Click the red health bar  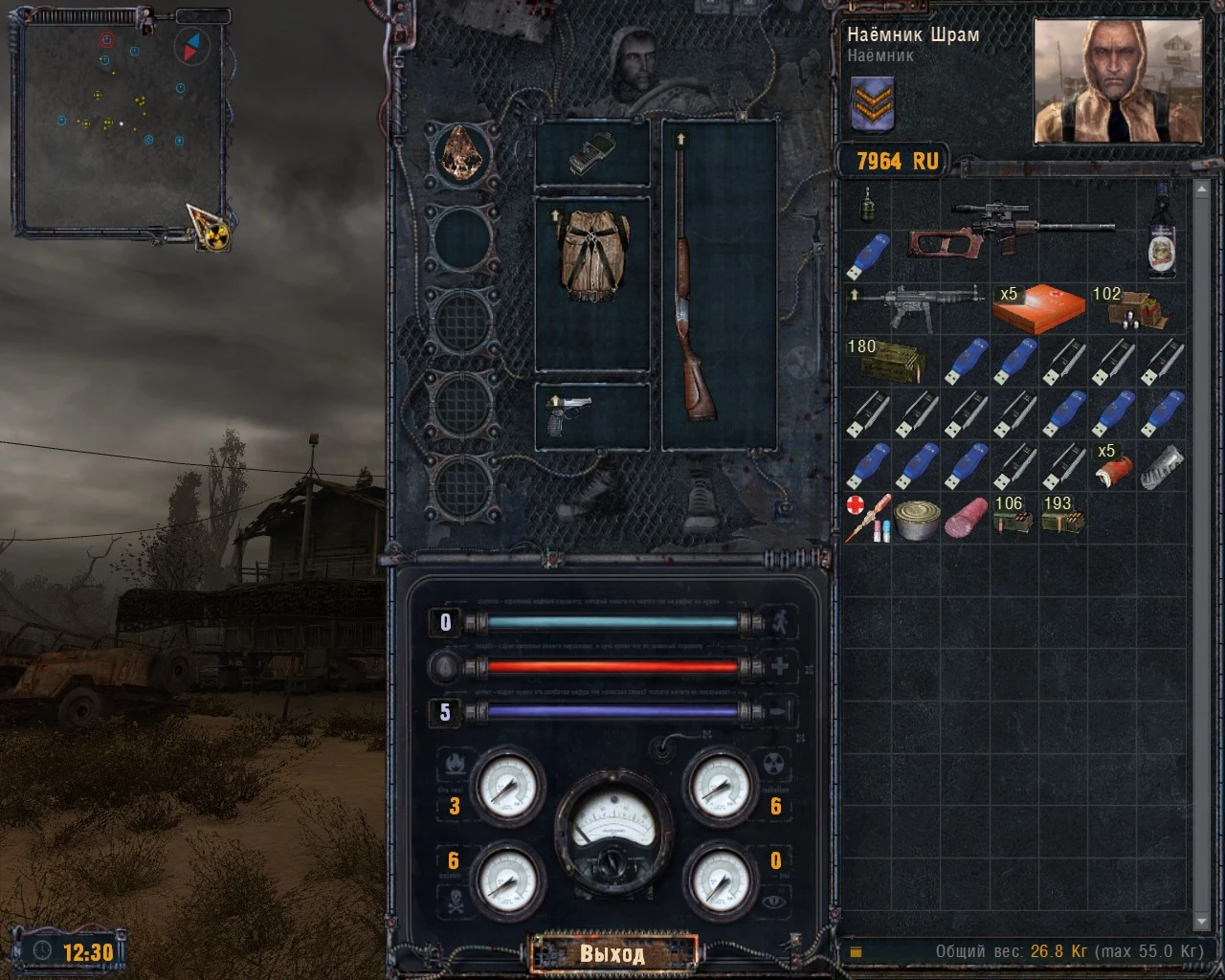point(612,667)
